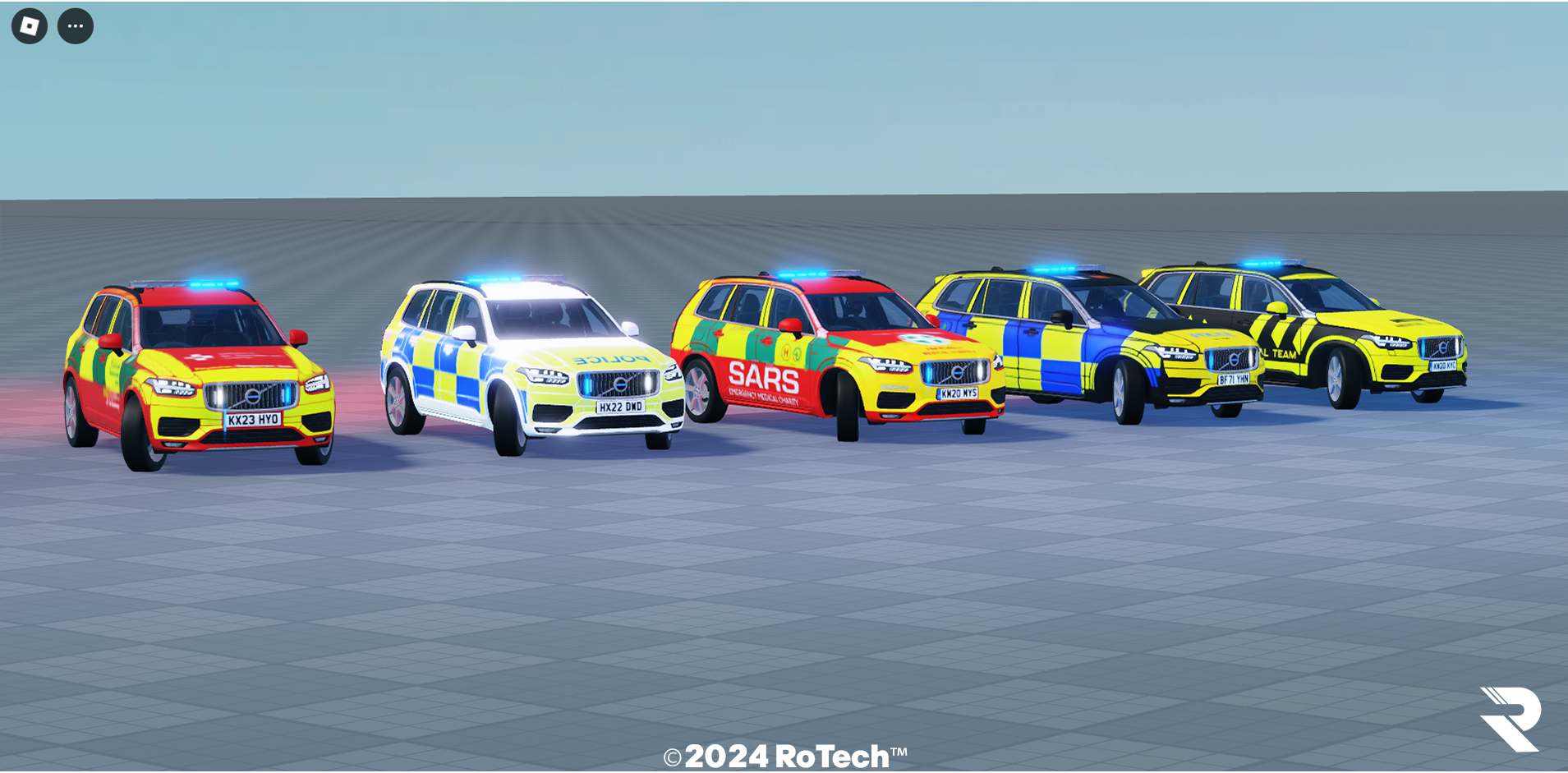This screenshot has width=1568, height=773.
Task: Open the more options ellipsis menu
Action: point(76,25)
